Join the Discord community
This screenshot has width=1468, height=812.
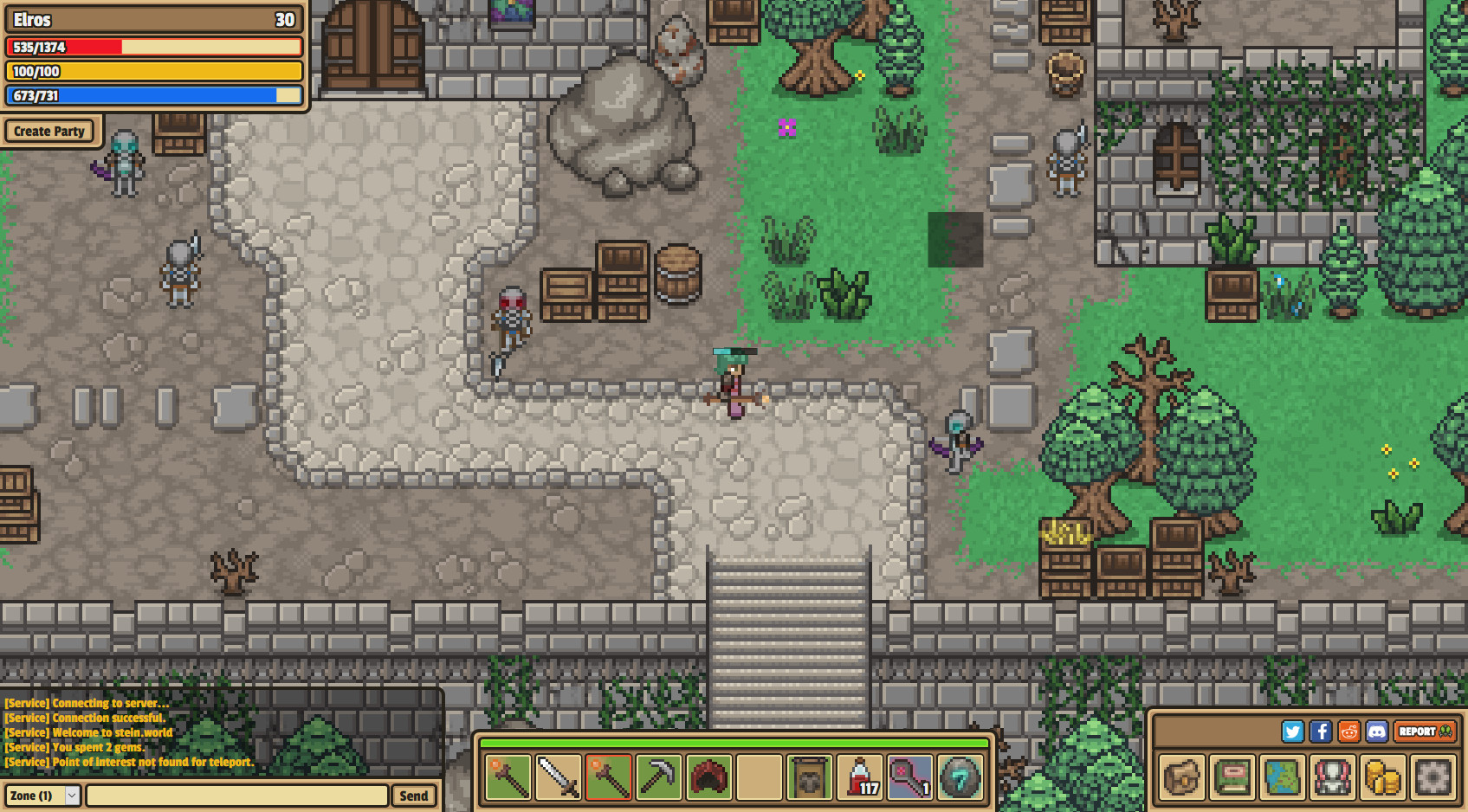[1377, 731]
